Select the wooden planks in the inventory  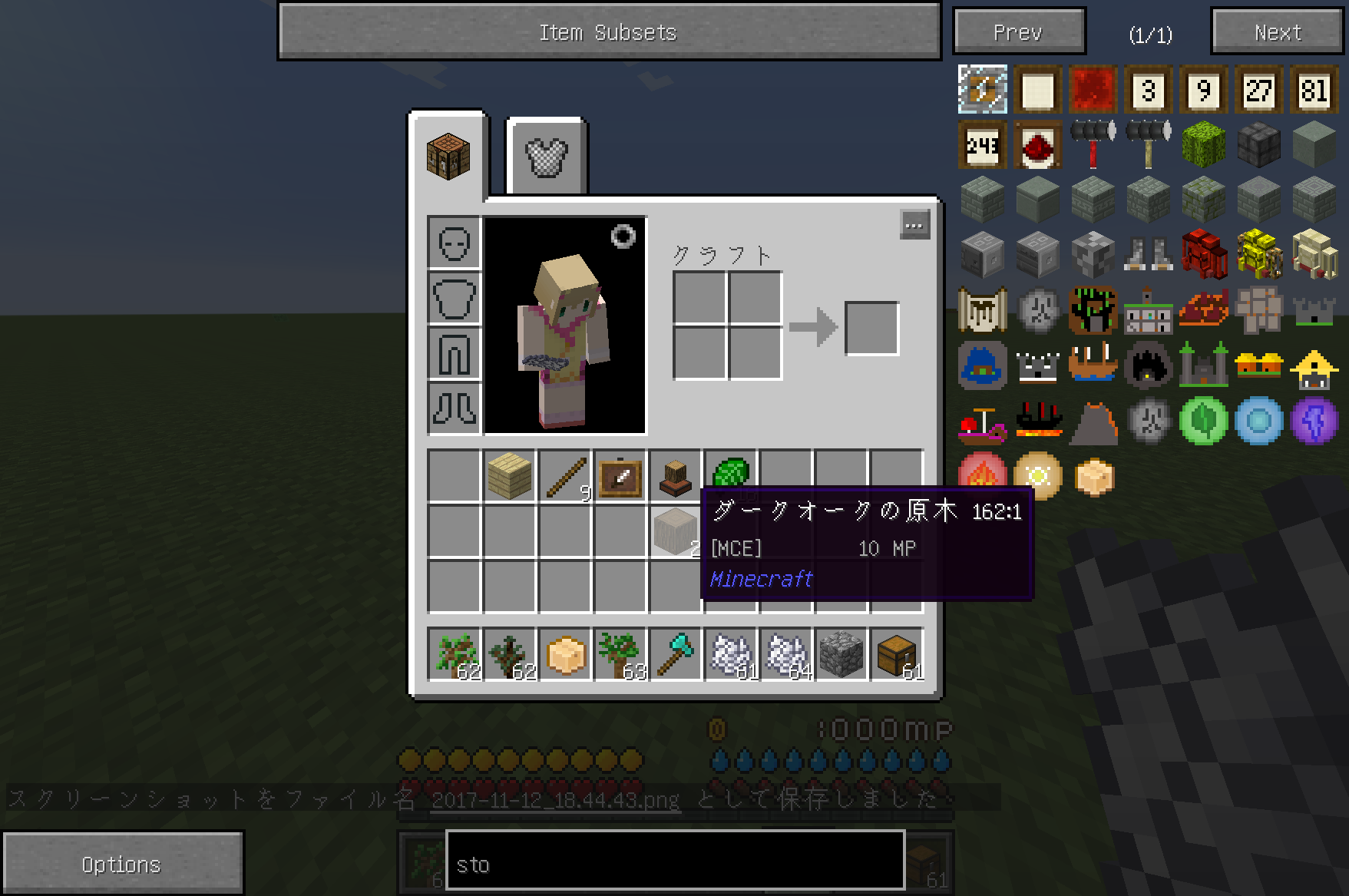[508, 475]
